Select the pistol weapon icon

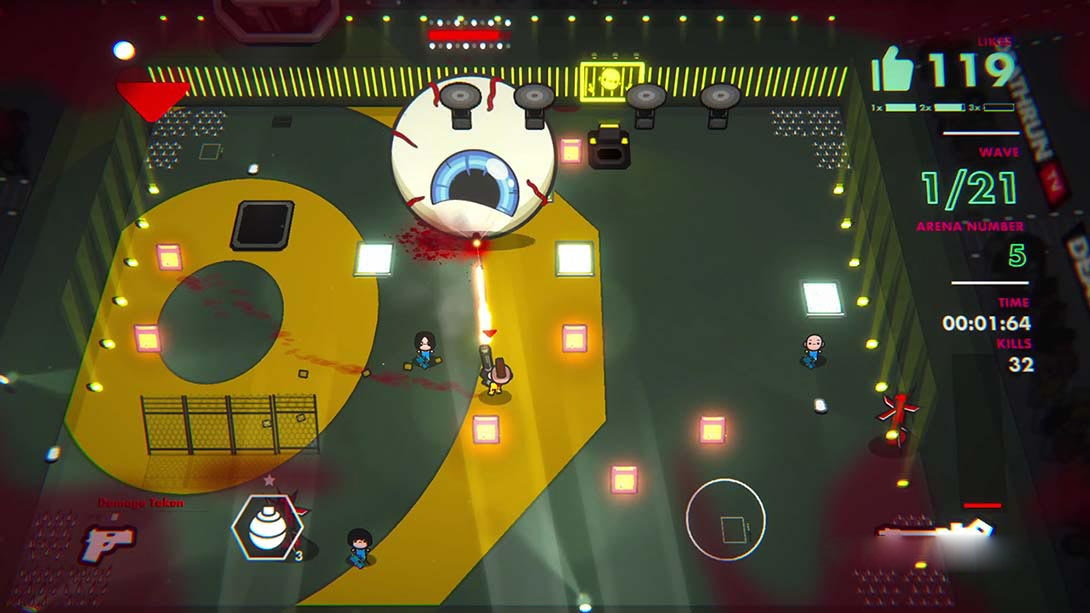(108, 543)
